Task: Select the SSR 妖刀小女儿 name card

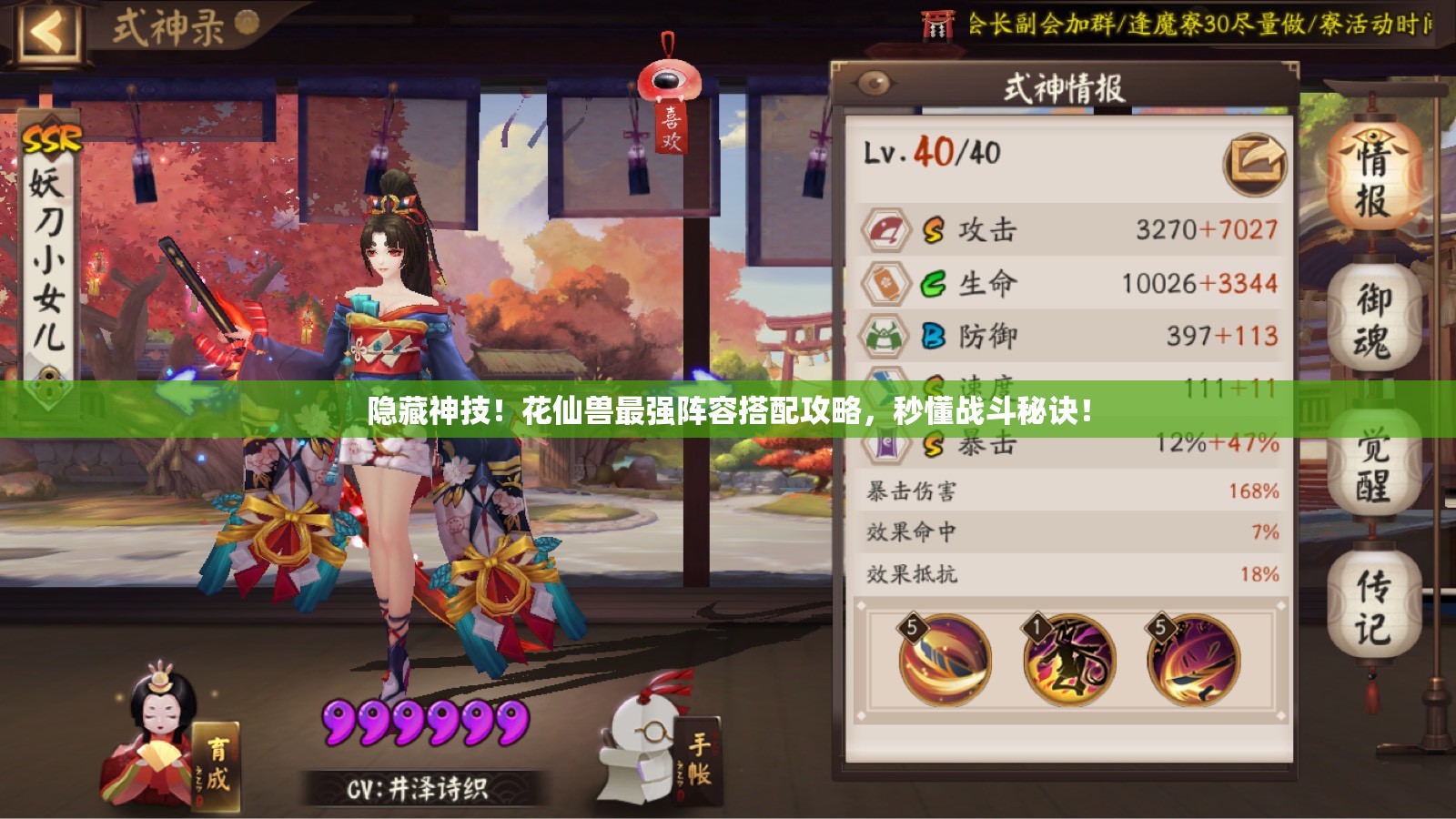Action: 50,246
